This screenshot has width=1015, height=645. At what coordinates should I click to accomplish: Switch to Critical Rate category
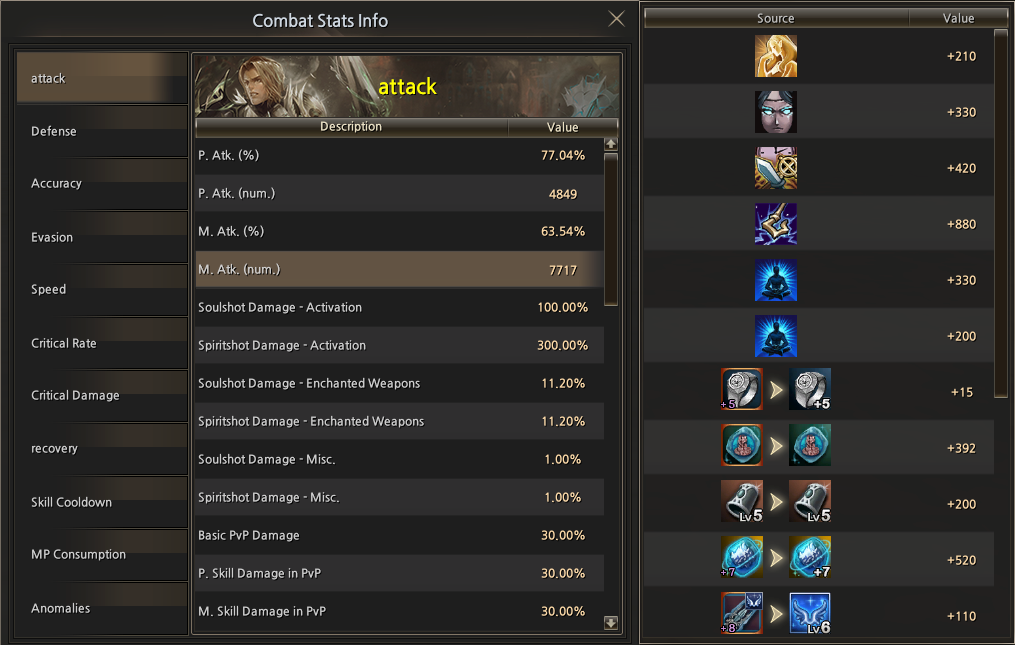tap(102, 343)
